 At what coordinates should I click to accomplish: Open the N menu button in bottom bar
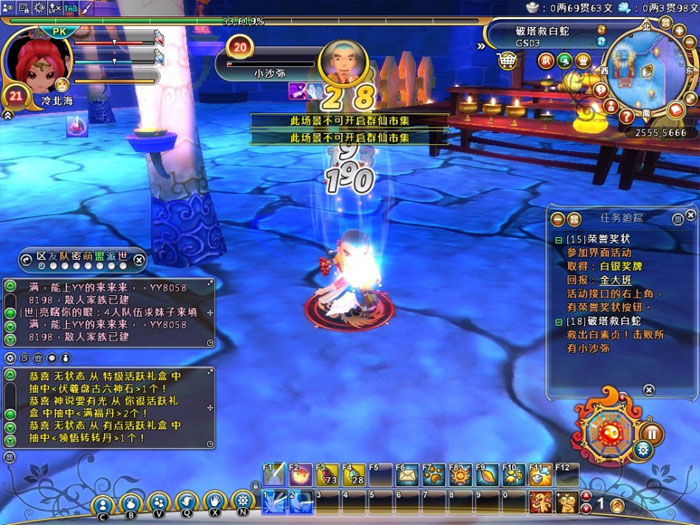241,502
